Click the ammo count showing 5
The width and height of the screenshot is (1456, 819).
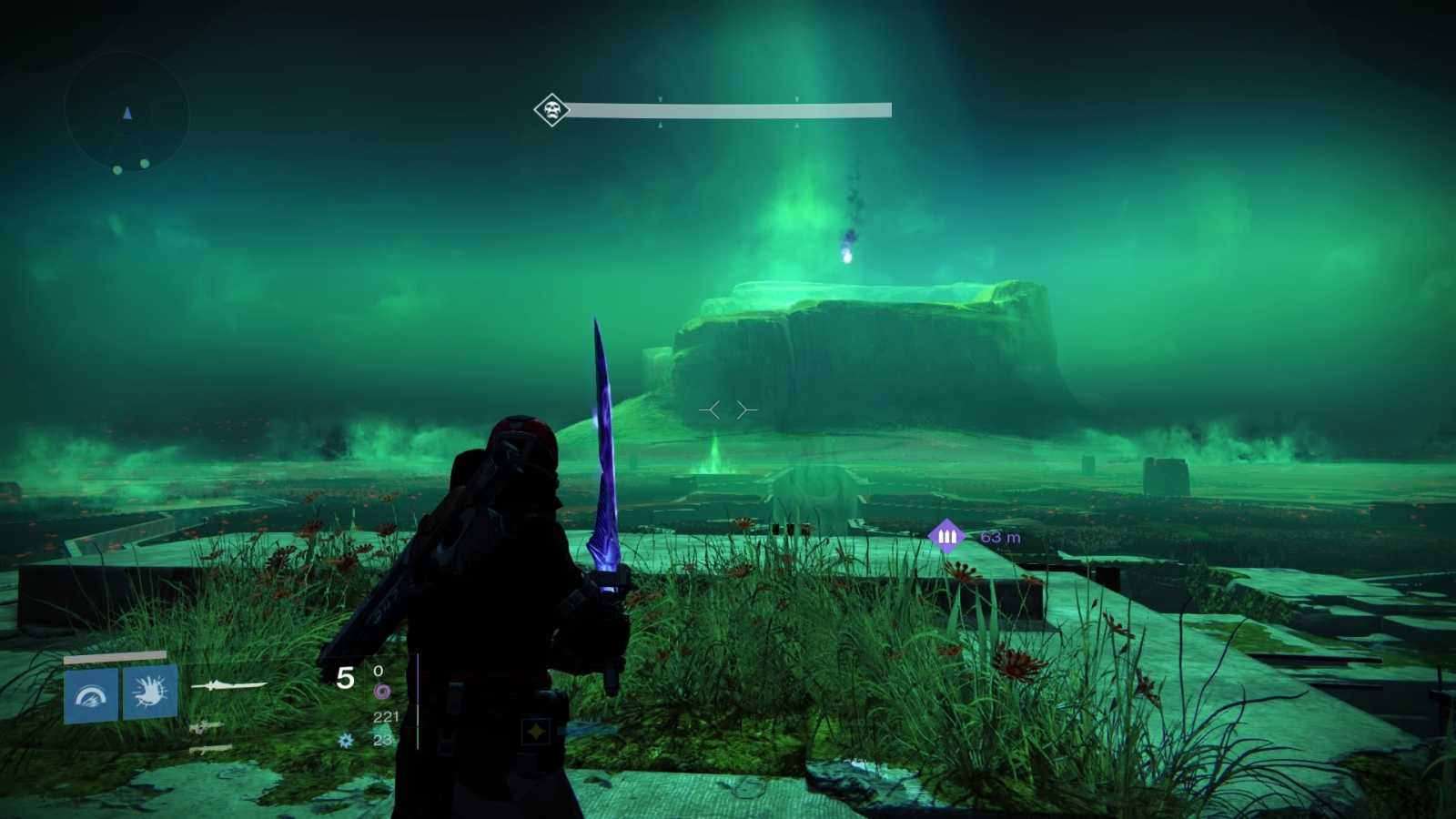coord(347,676)
